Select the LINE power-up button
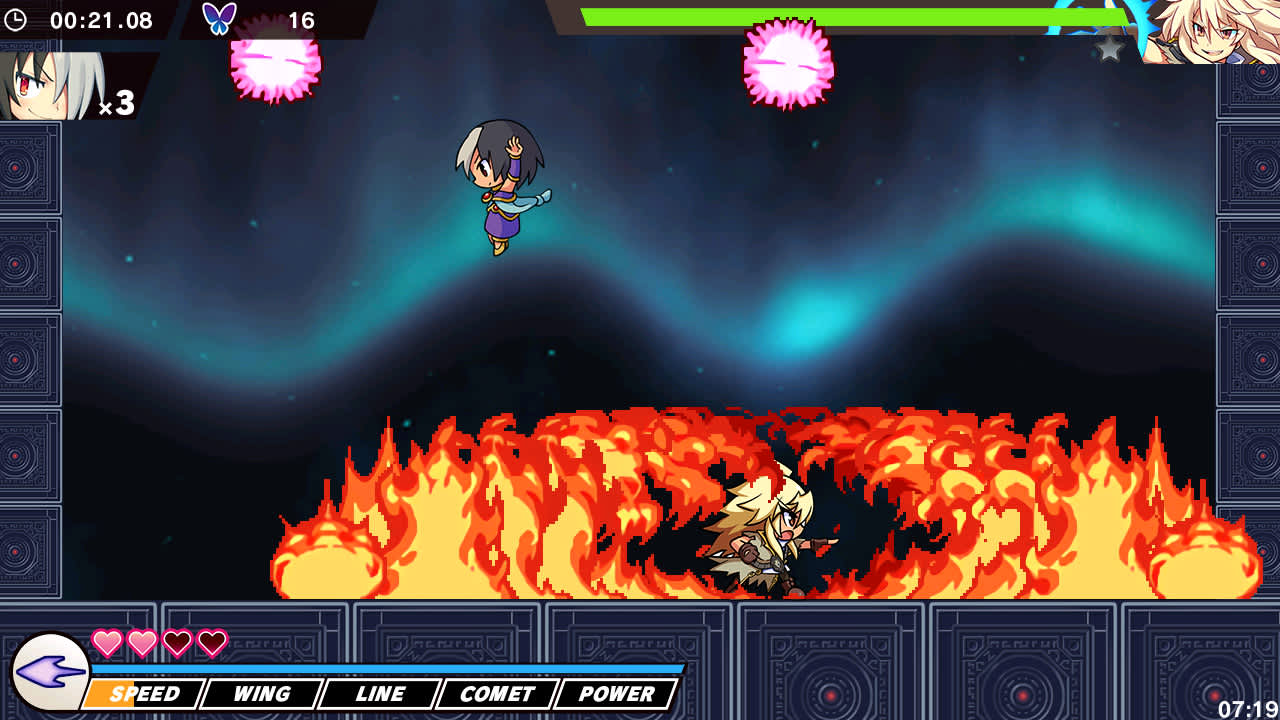The image size is (1280, 720). coord(380,693)
